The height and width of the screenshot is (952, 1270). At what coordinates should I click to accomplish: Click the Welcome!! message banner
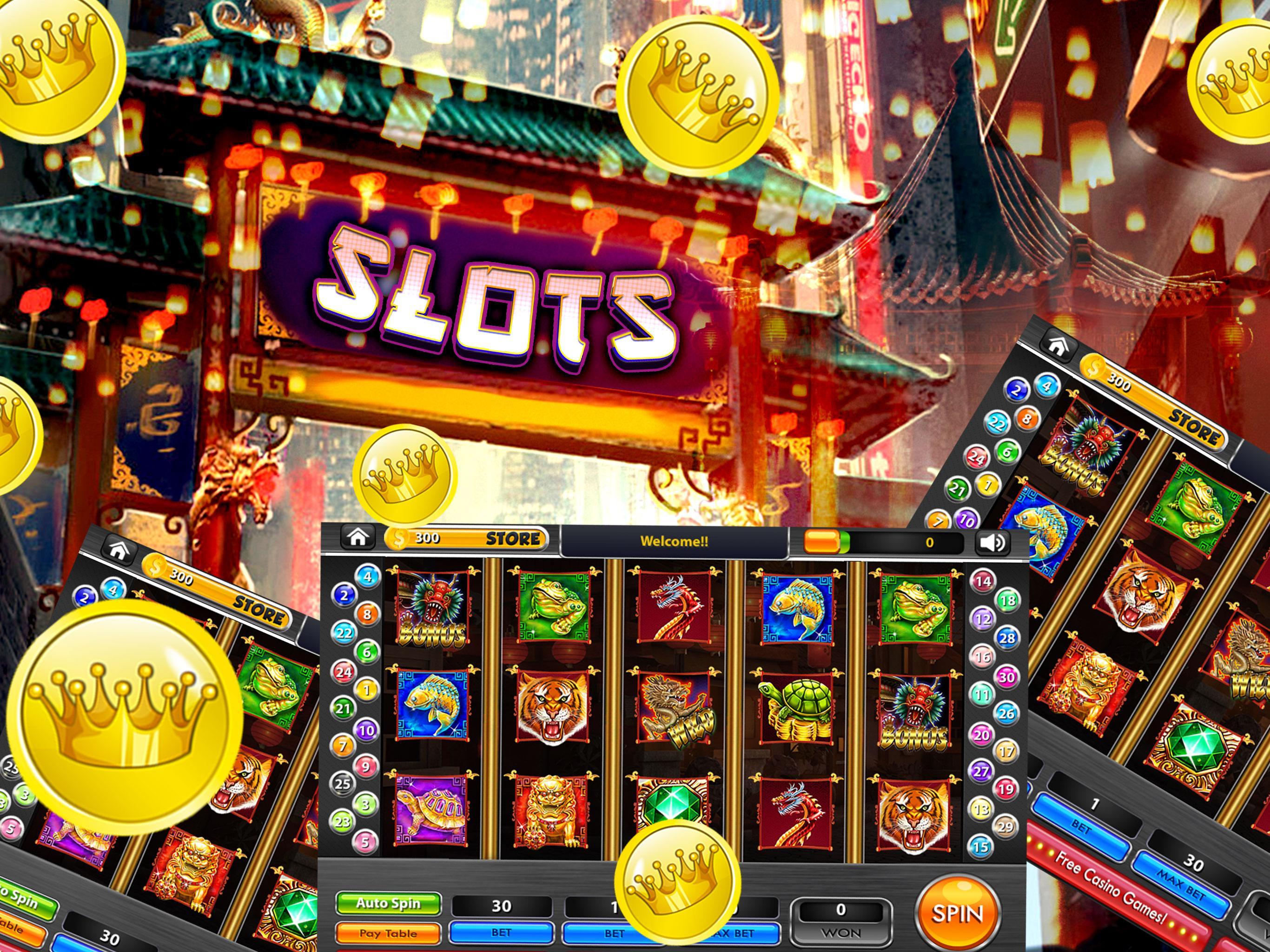pyautogui.click(x=675, y=540)
